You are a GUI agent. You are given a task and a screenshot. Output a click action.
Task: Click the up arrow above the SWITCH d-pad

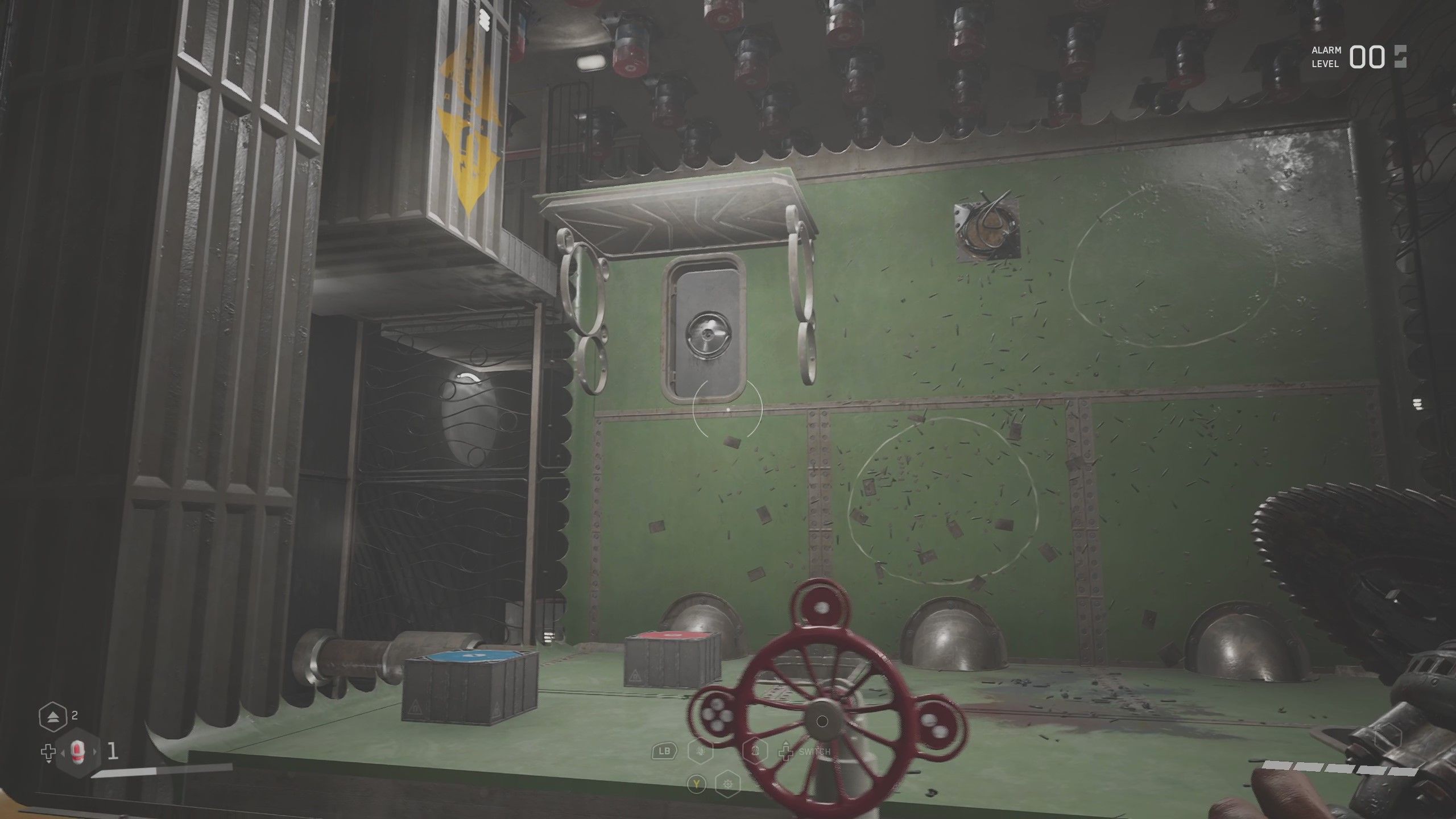[786, 743]
